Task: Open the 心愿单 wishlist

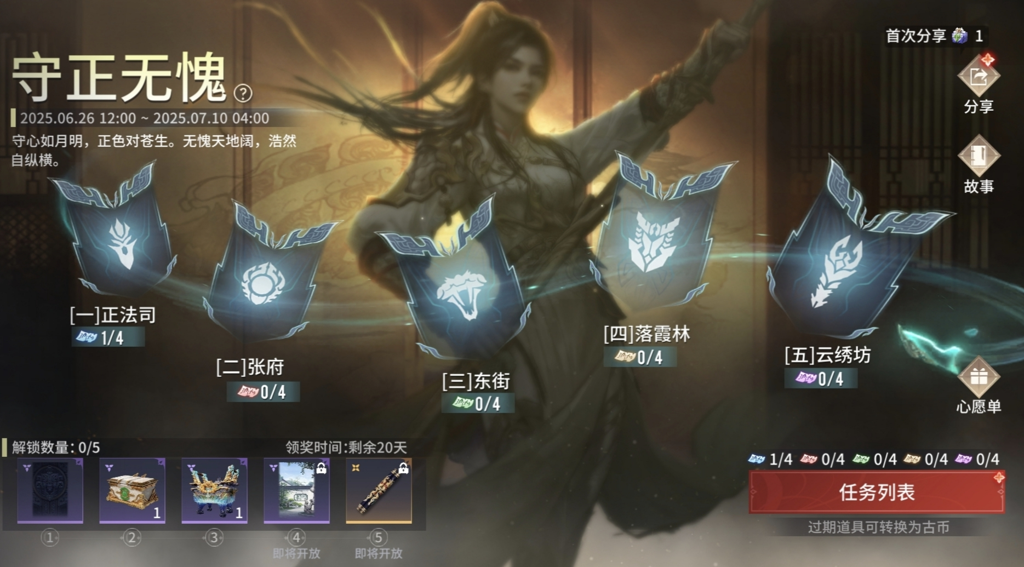Action: [x=978, y=379]
